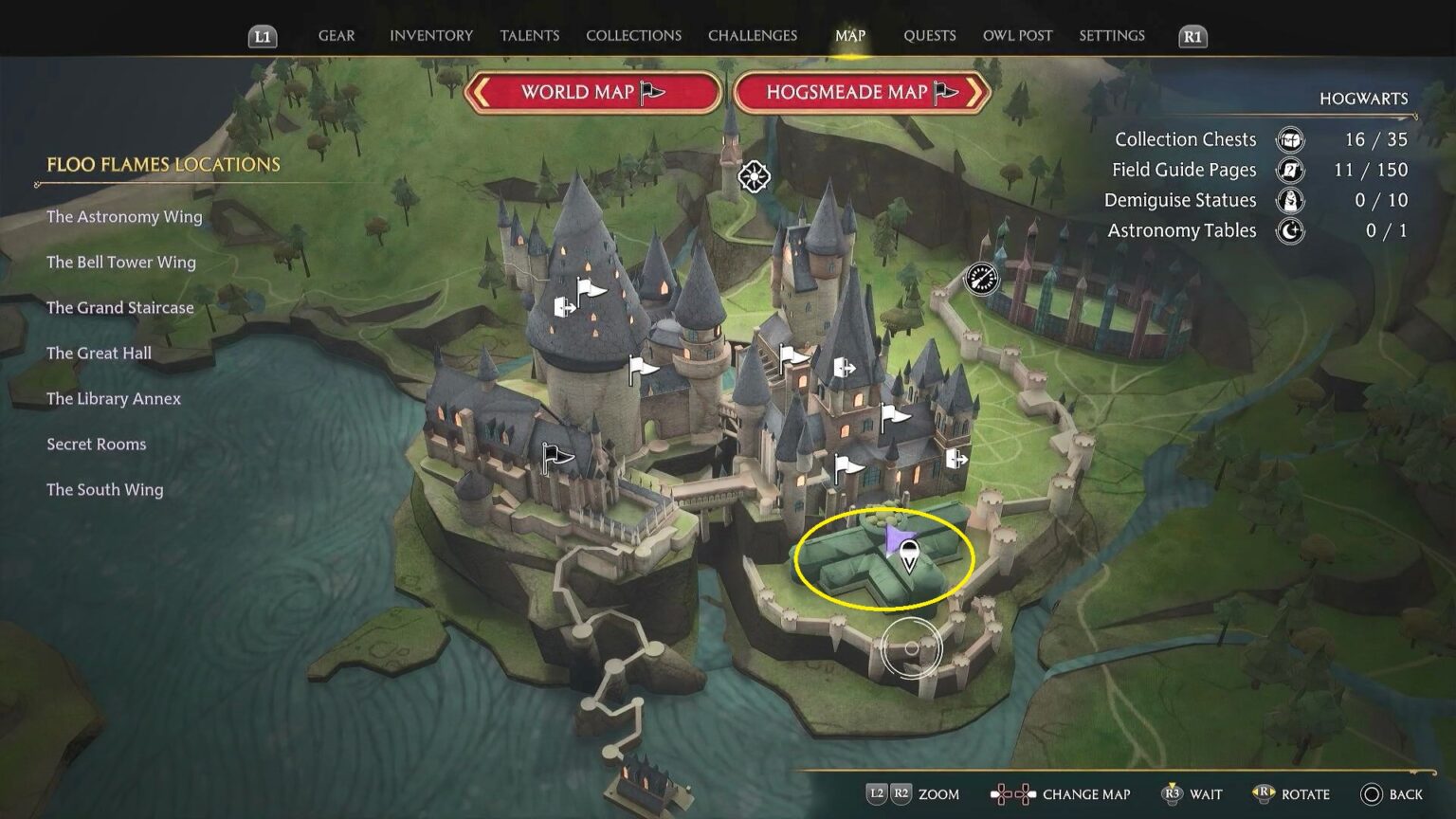The image size is (1456, 819).
Task: Select the compass marker above the castle
Action: pos(754,176)
